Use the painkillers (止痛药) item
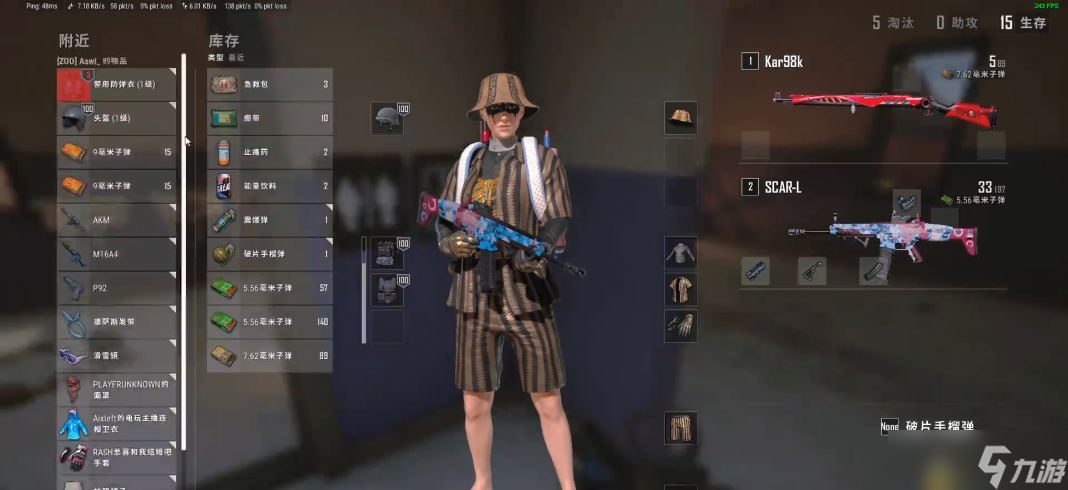This screenshot has height=490, width=1068. [x=269, y=152]
